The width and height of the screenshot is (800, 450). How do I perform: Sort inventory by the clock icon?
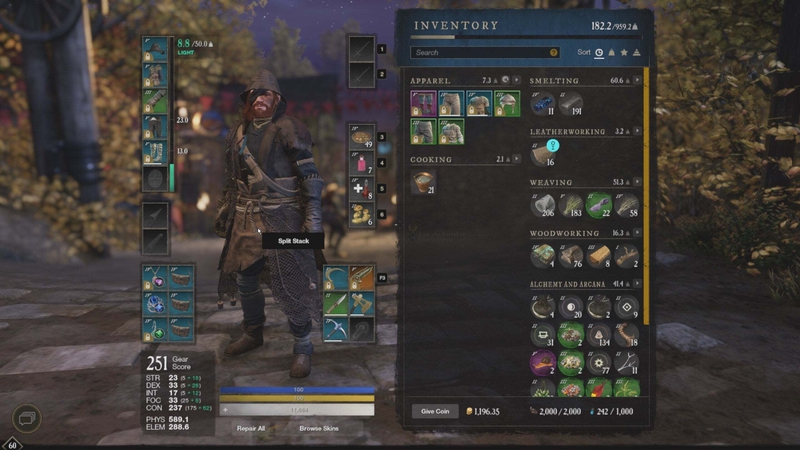click(x=598, y=52)
